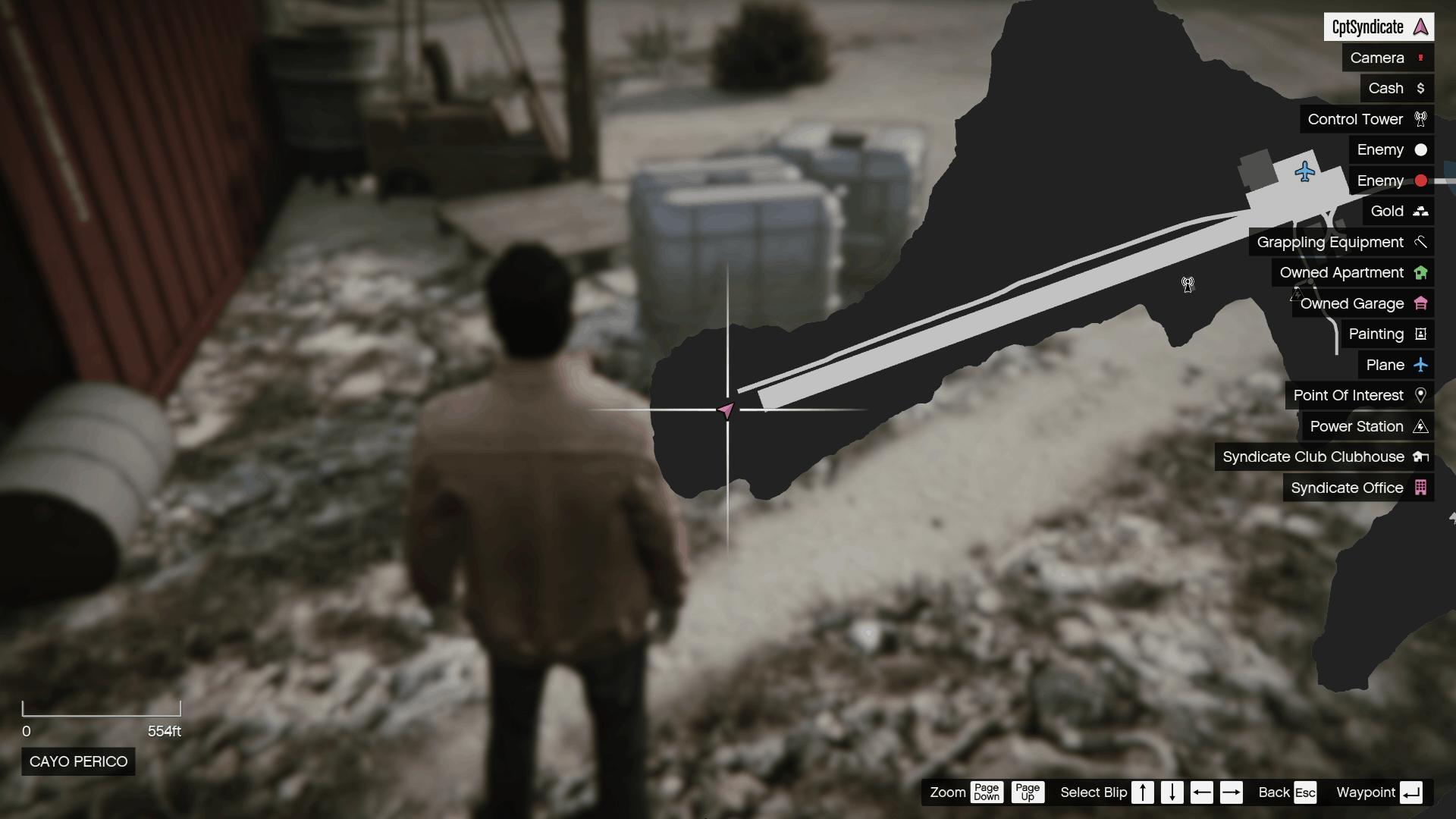This screenshot has height=819, width=1456.
Task: Click the blue plane blip on the airstrip
Action: click(1304, 171)
